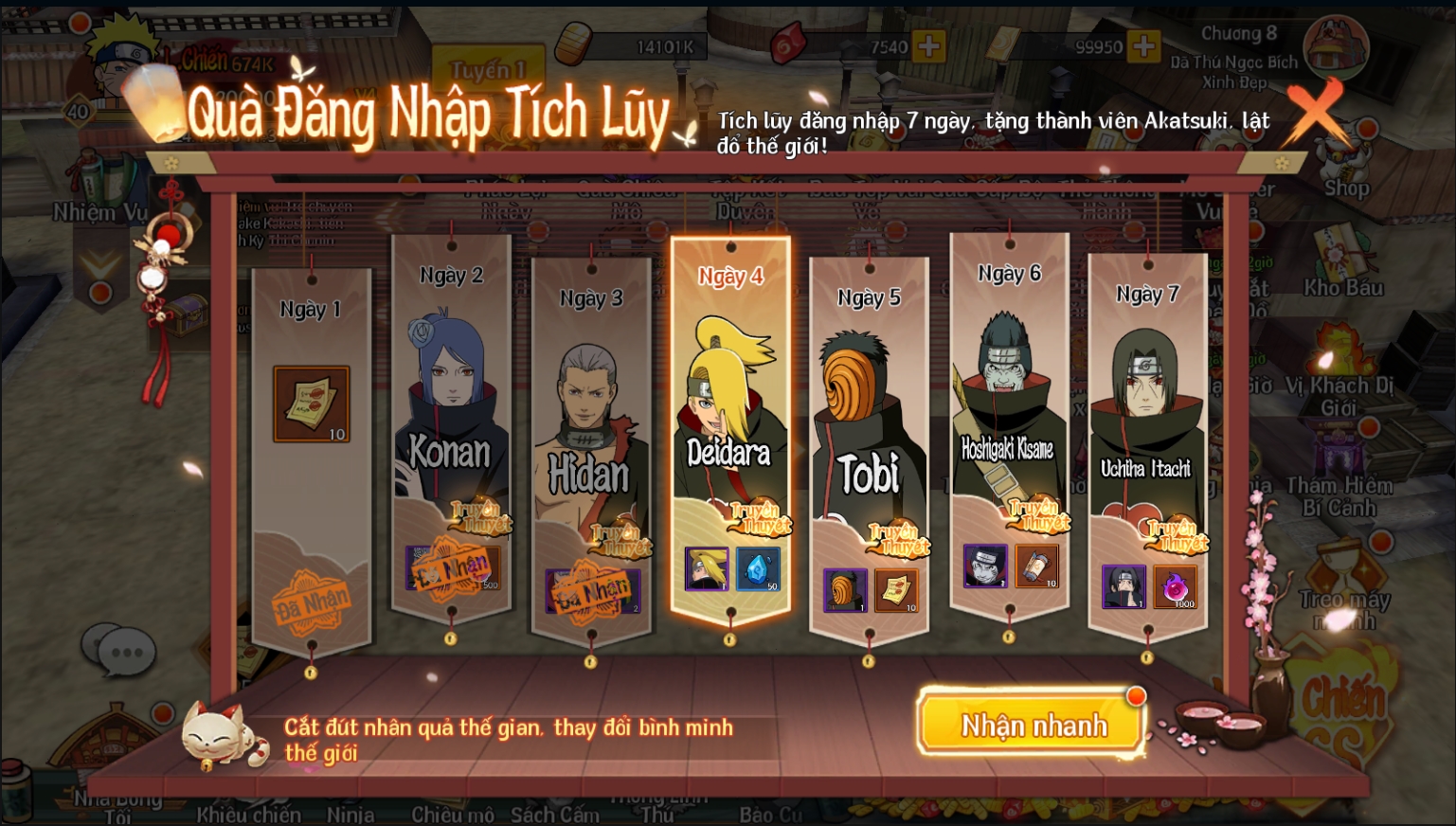Inspect the Itachi portrait reward icon
Screen dimensions: 1456x826
tap(1123, 586)
